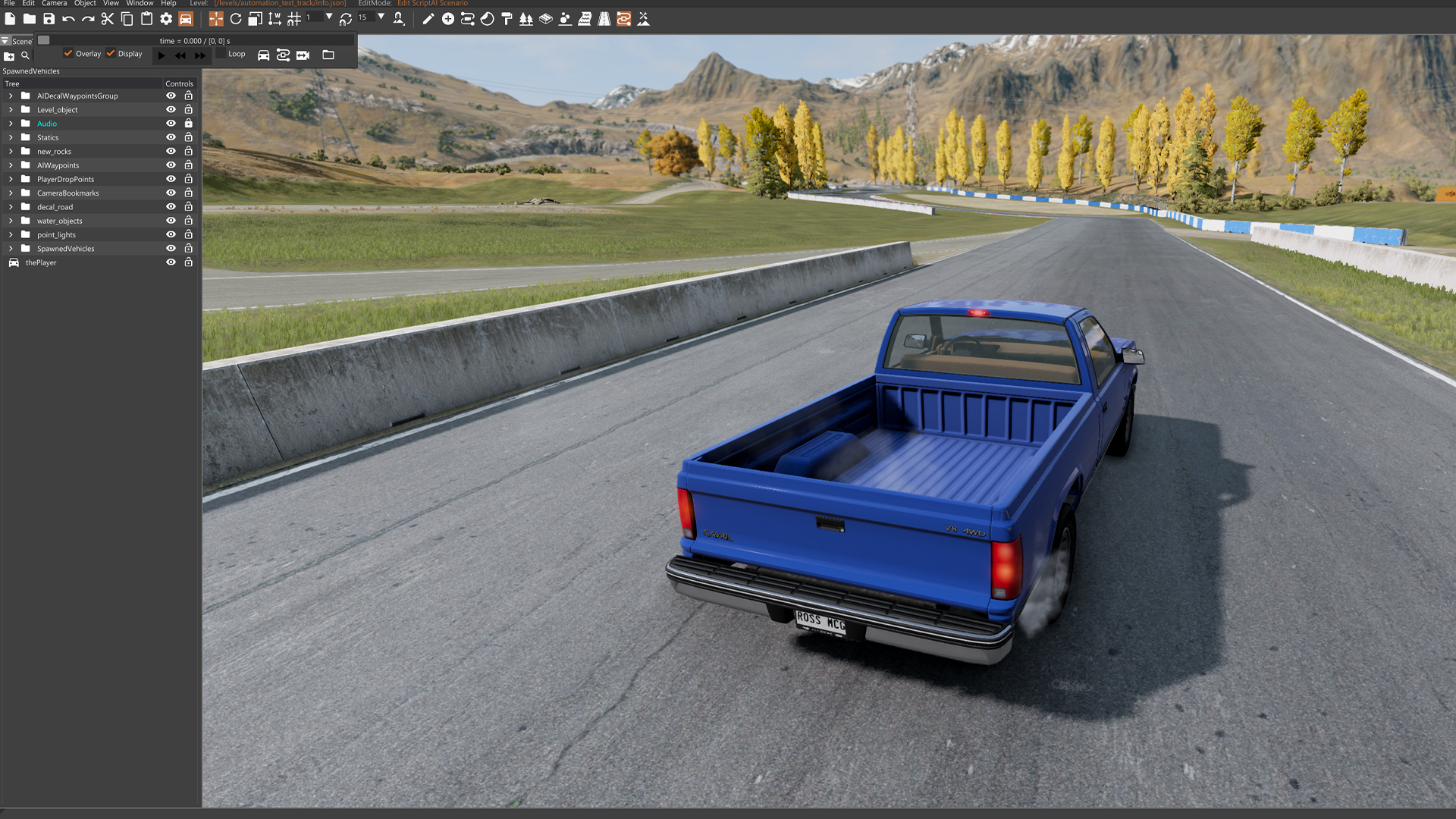Image resolution: width=1456 pixels, height=819 pixels.
Task: Click the Undo arrow icon
Action: click(69, 19)
